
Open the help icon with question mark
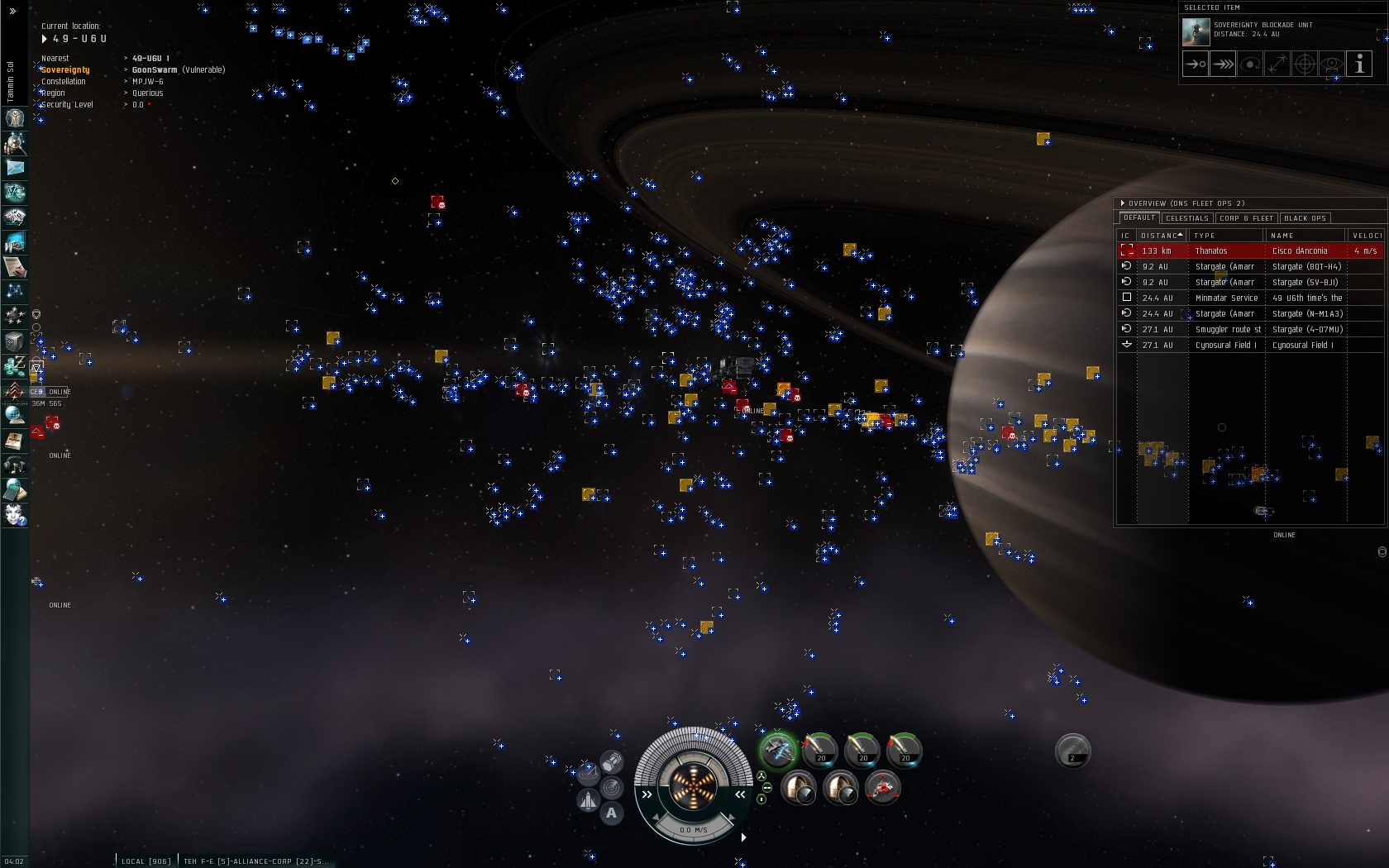(x=15, y=516)
